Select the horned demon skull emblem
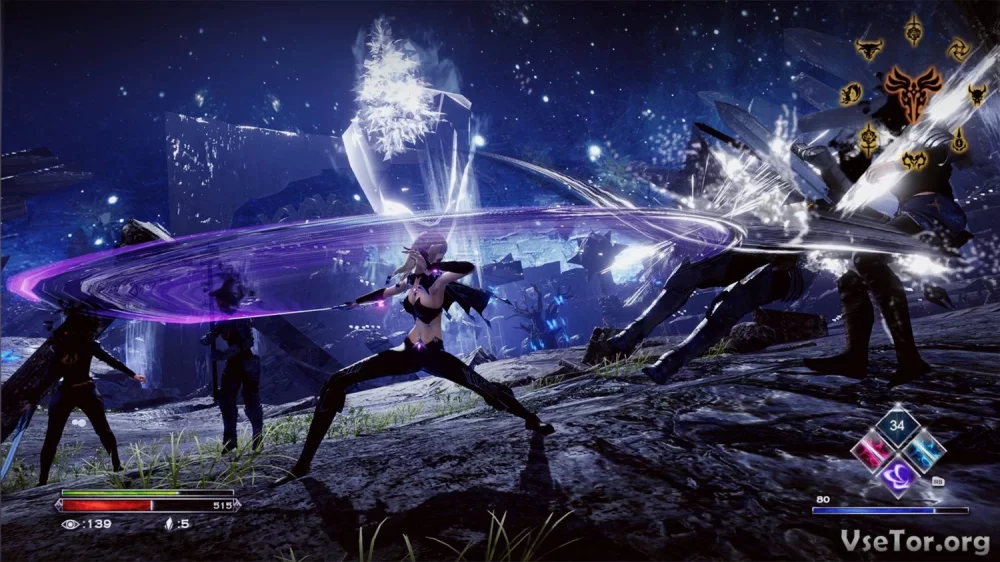 [x=977, y=95]
